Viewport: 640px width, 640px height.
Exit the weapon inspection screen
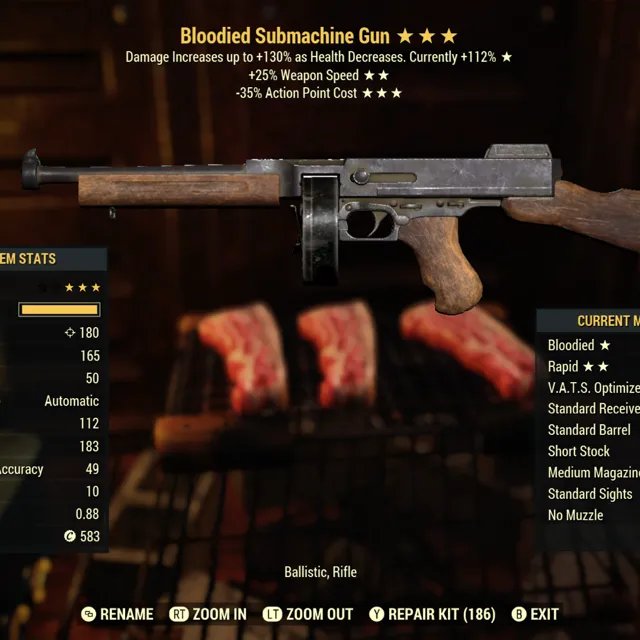coord(535,614)
